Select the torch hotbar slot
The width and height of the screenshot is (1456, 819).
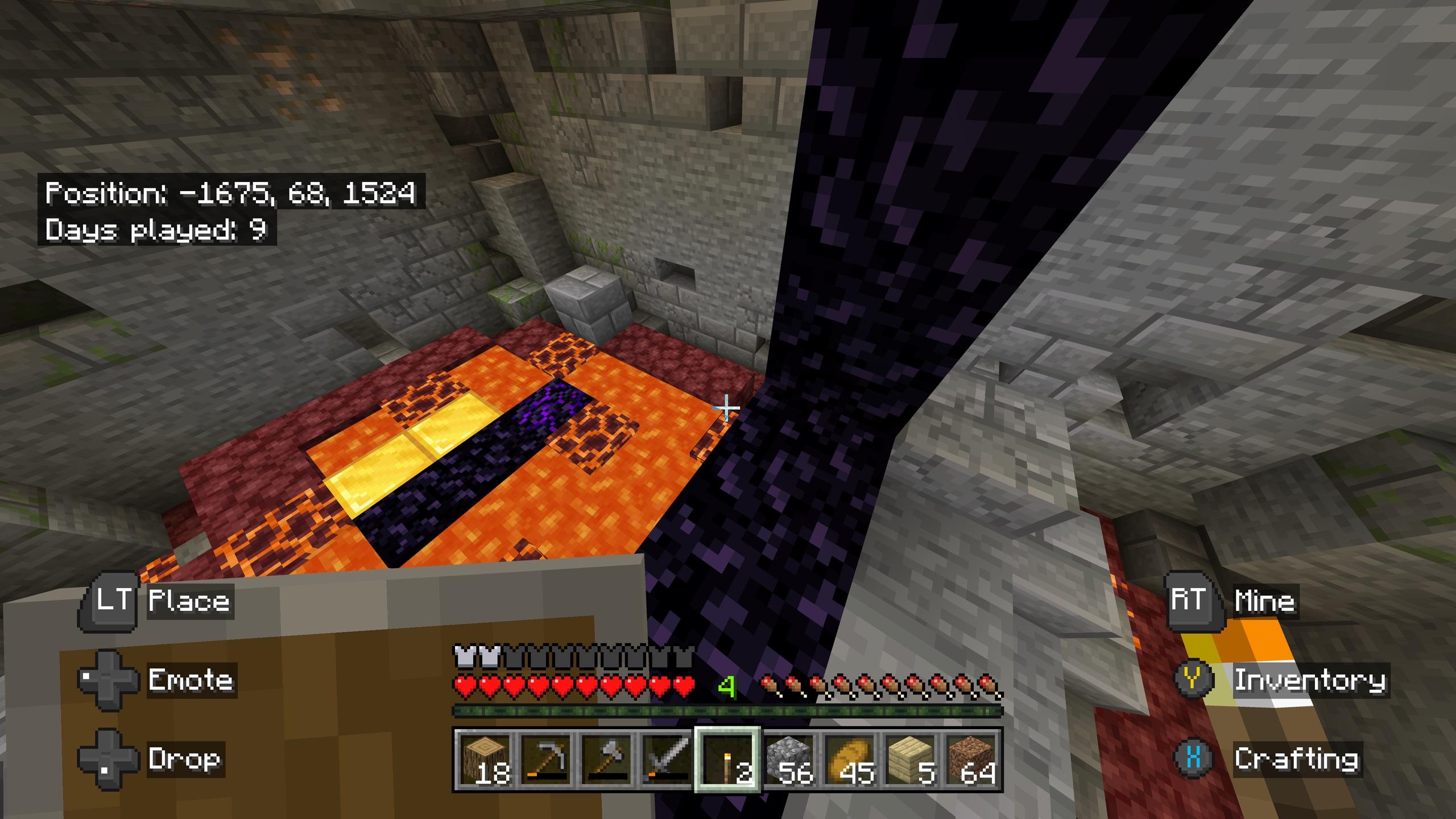coord(728,759)
